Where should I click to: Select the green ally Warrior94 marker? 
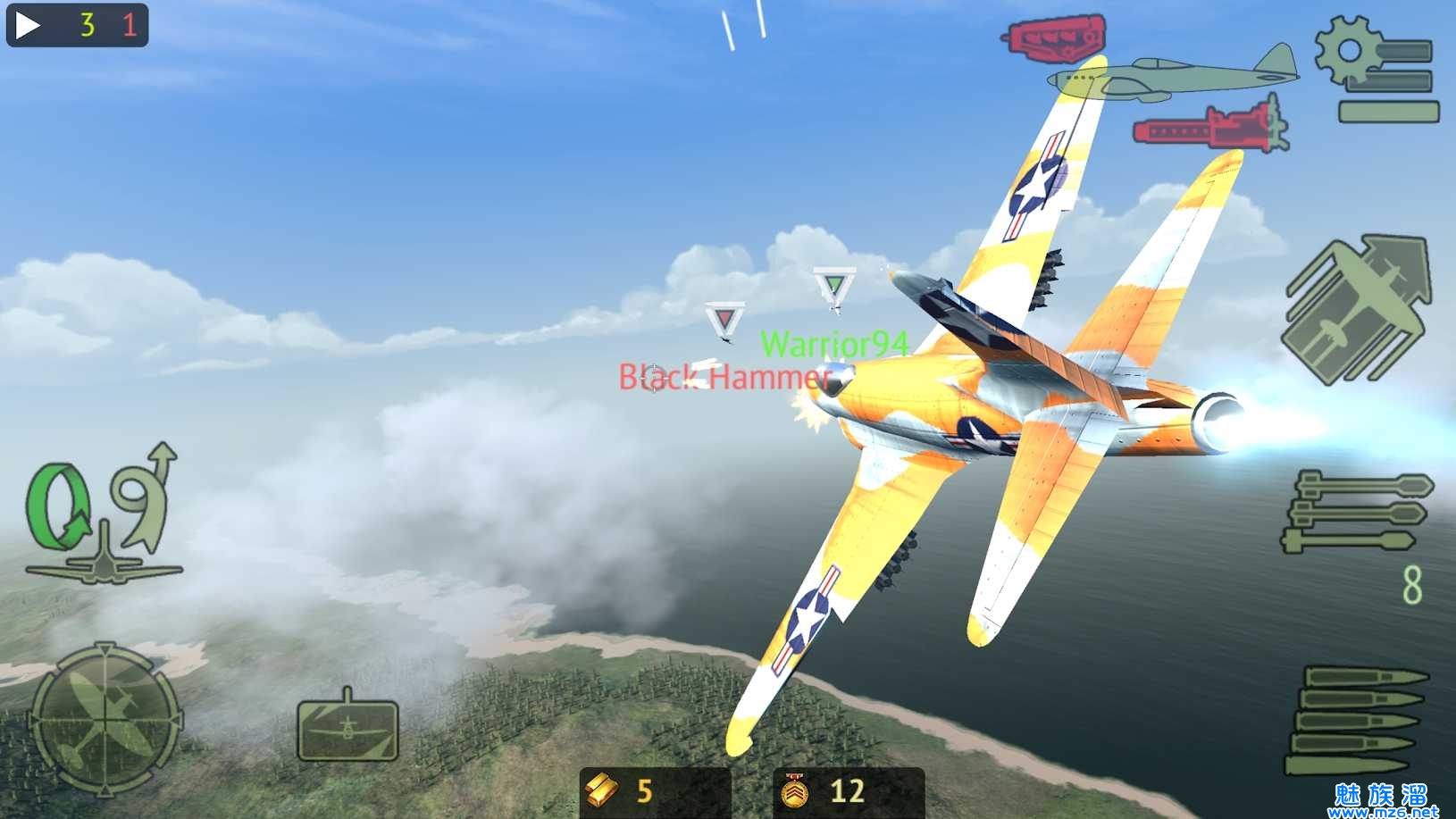(834, 287)
